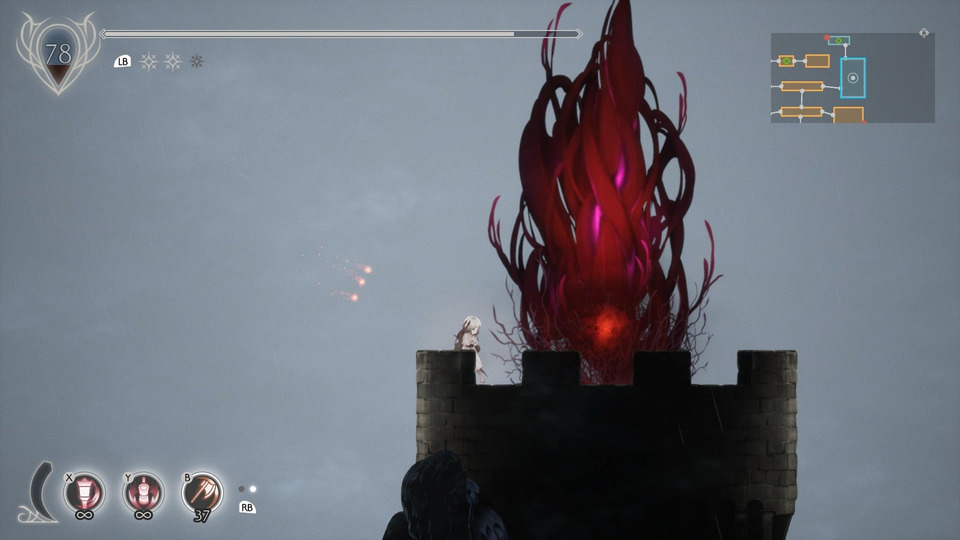The width and height of the screenshot is (960, 540).
Task: Click the current room highlighted blue on minimap
Action: click(853, 77)
